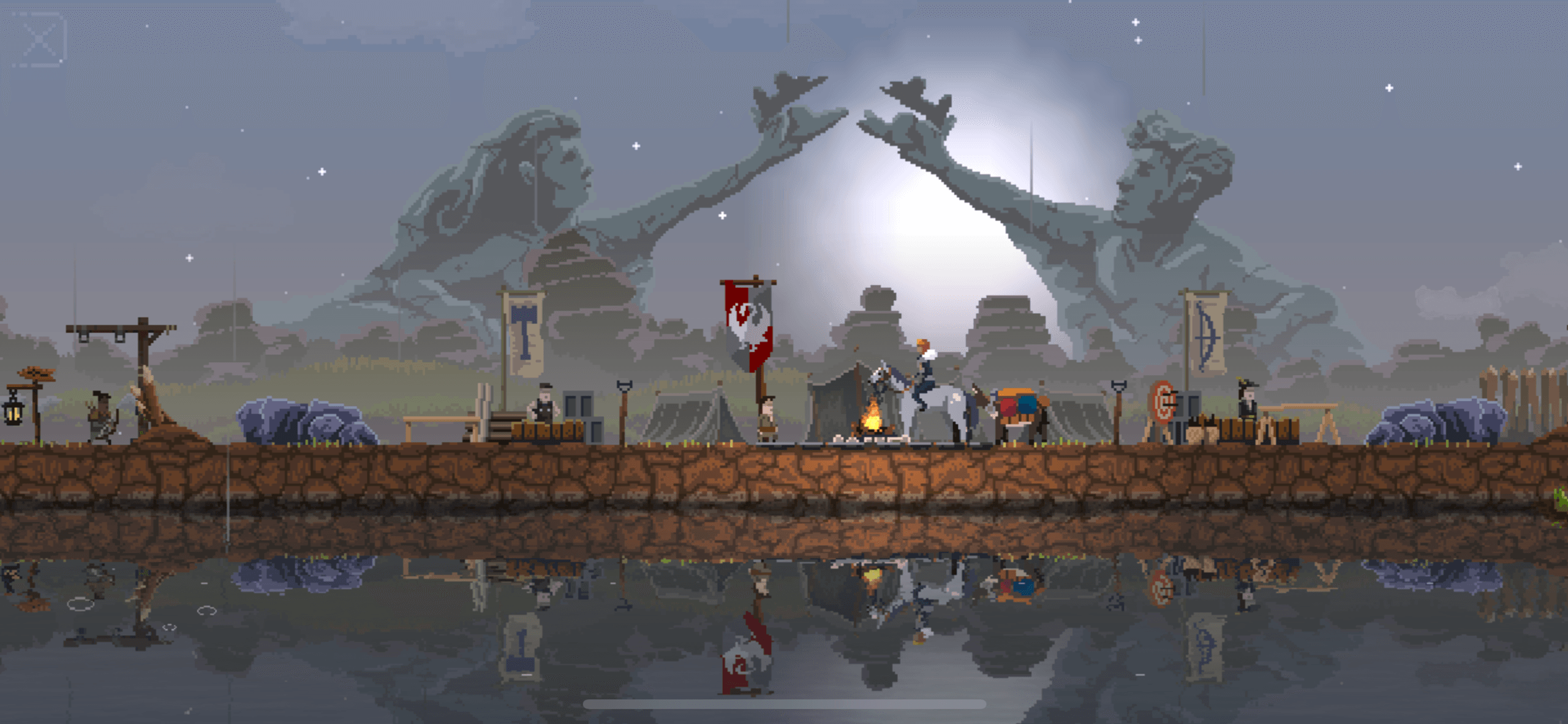Tap the faint X menu button
The image size is (1568, 724).
coord(39,40)
